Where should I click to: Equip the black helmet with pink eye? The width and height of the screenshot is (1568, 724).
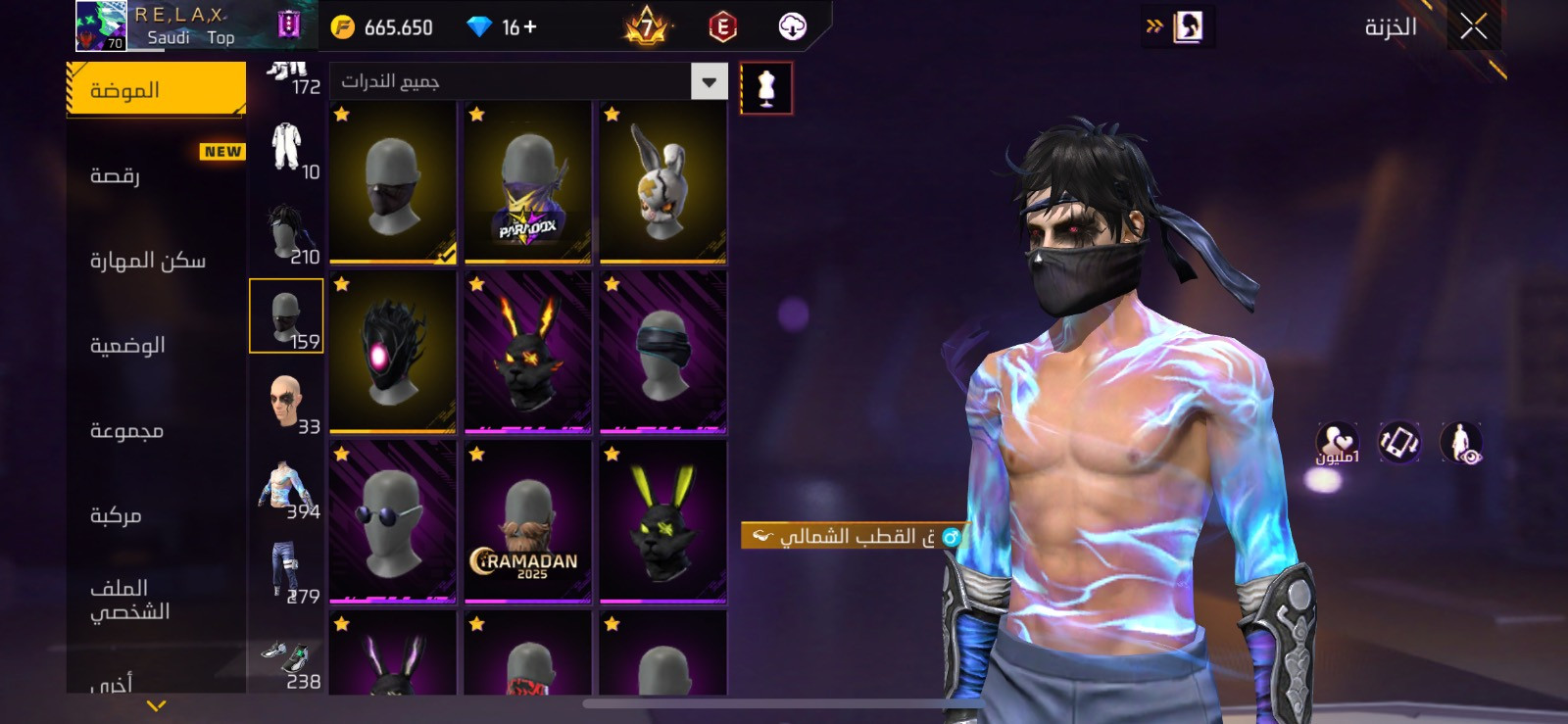pyautogui.click(x=393, y=352)
